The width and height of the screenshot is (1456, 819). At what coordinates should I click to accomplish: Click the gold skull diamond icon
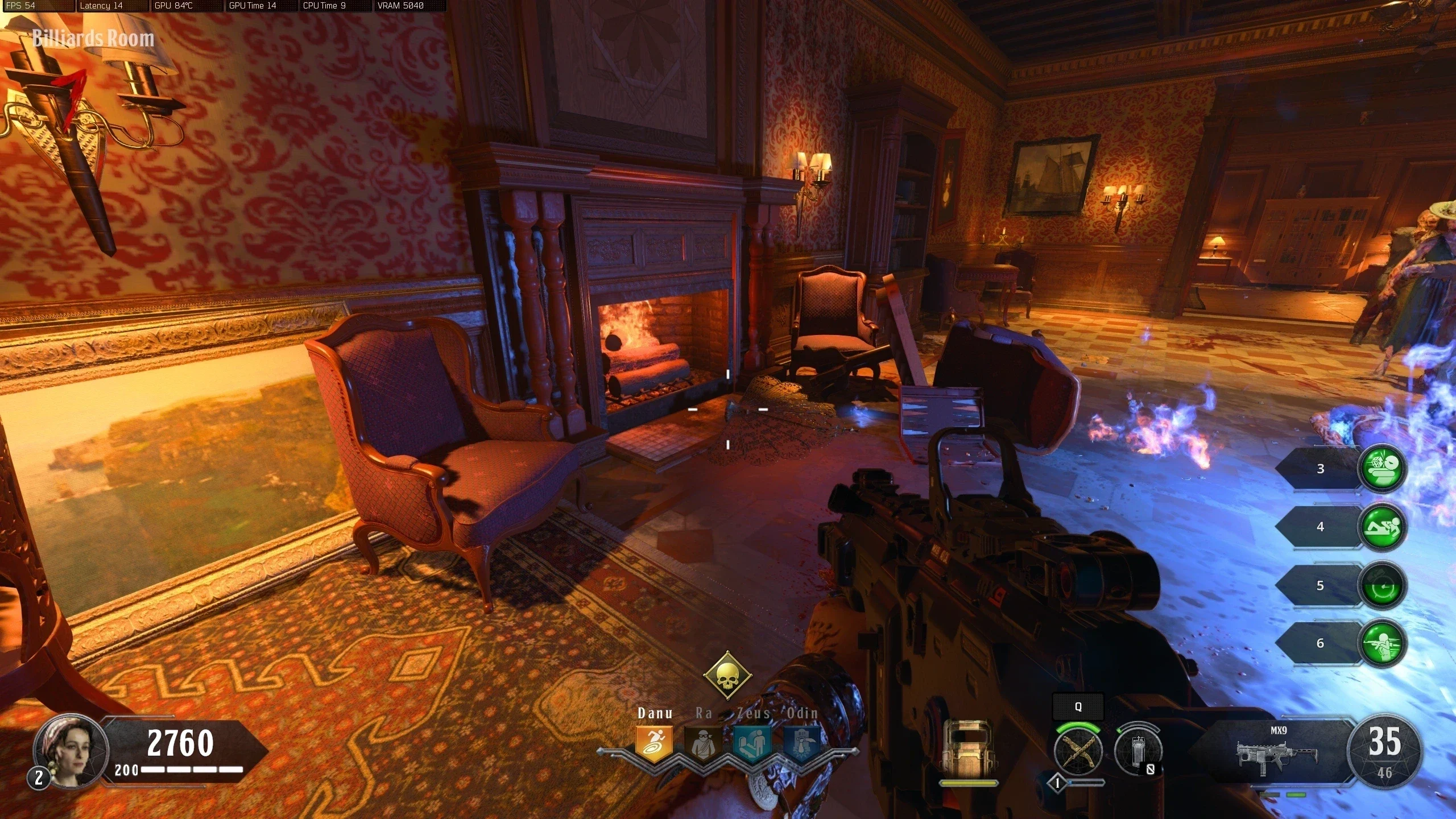[x=727, y=676]
